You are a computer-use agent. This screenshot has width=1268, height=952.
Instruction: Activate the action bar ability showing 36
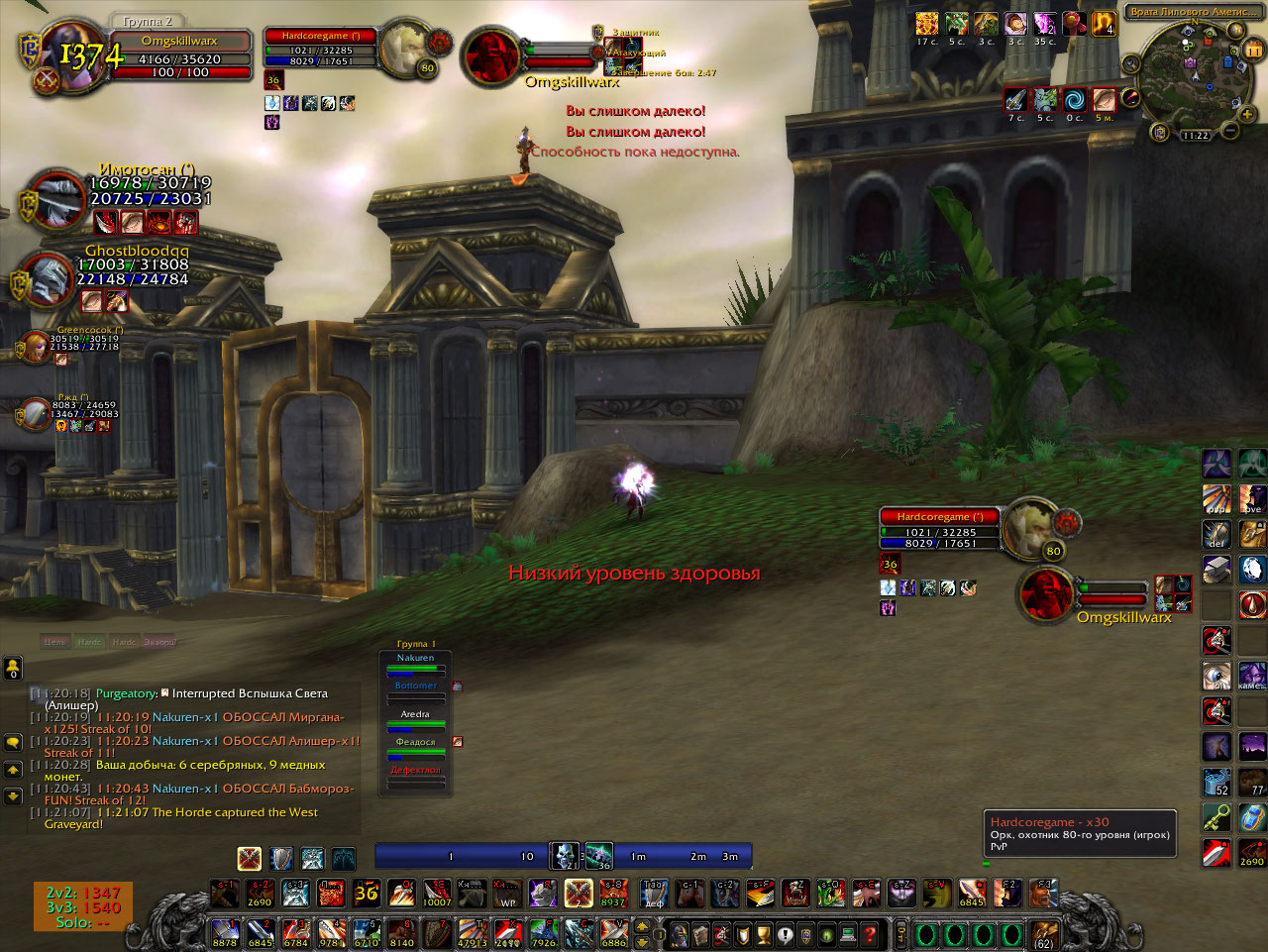point(367,894)
